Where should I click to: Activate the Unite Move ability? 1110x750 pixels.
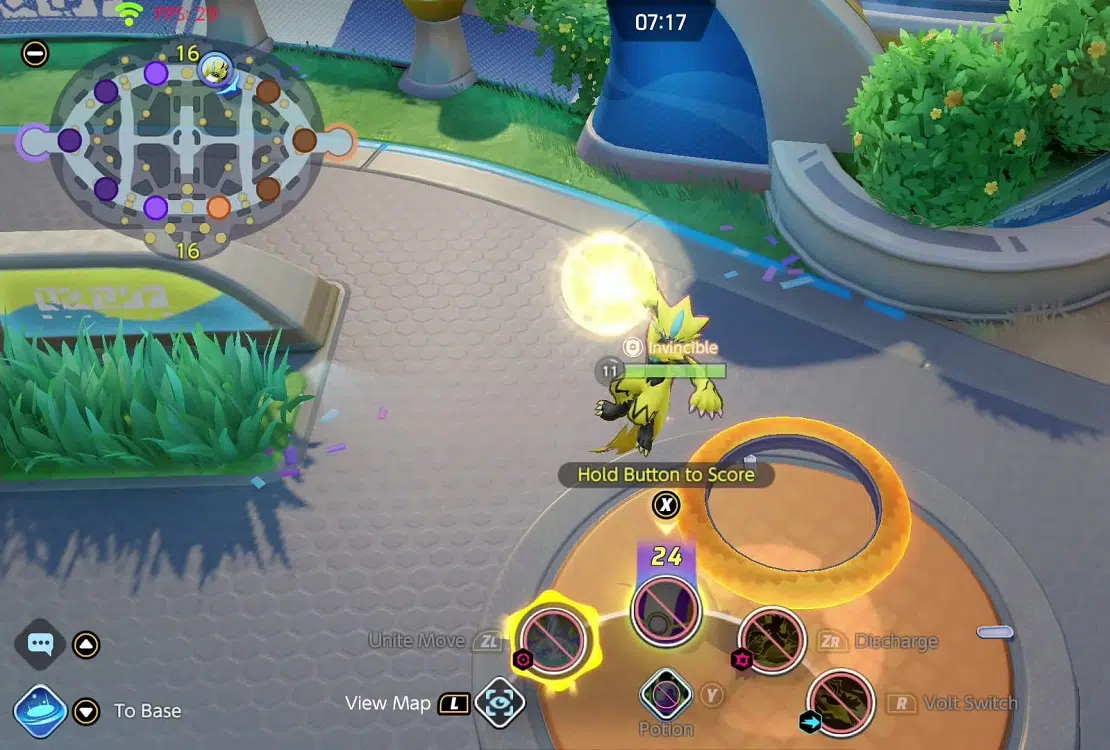point(551,640)
